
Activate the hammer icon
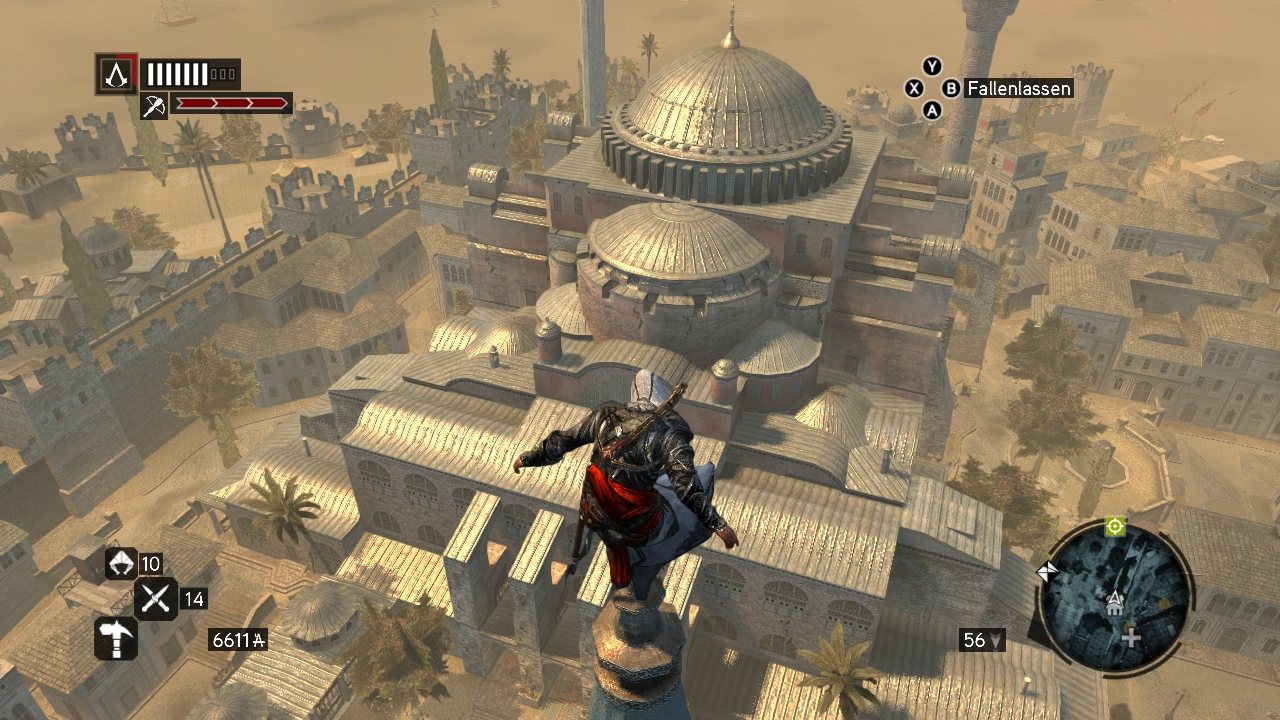click(x=116, y=638)
